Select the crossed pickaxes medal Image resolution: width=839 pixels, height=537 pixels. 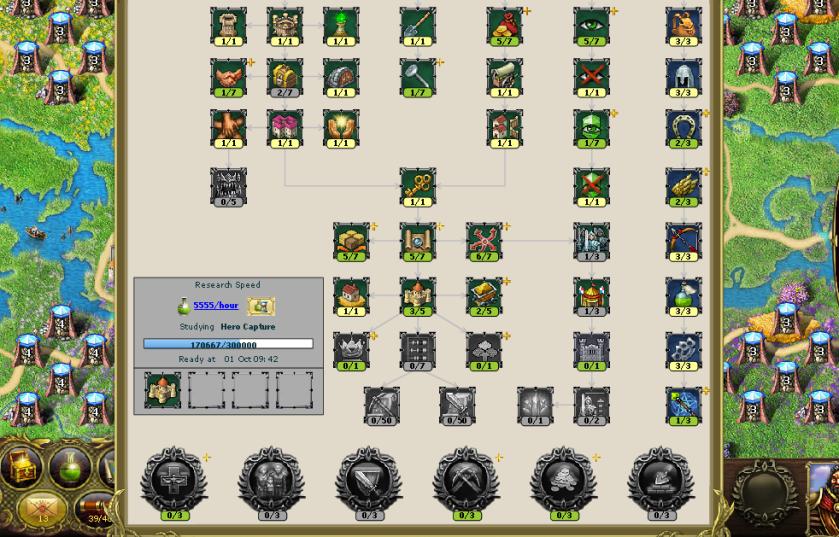pos(466,481)
